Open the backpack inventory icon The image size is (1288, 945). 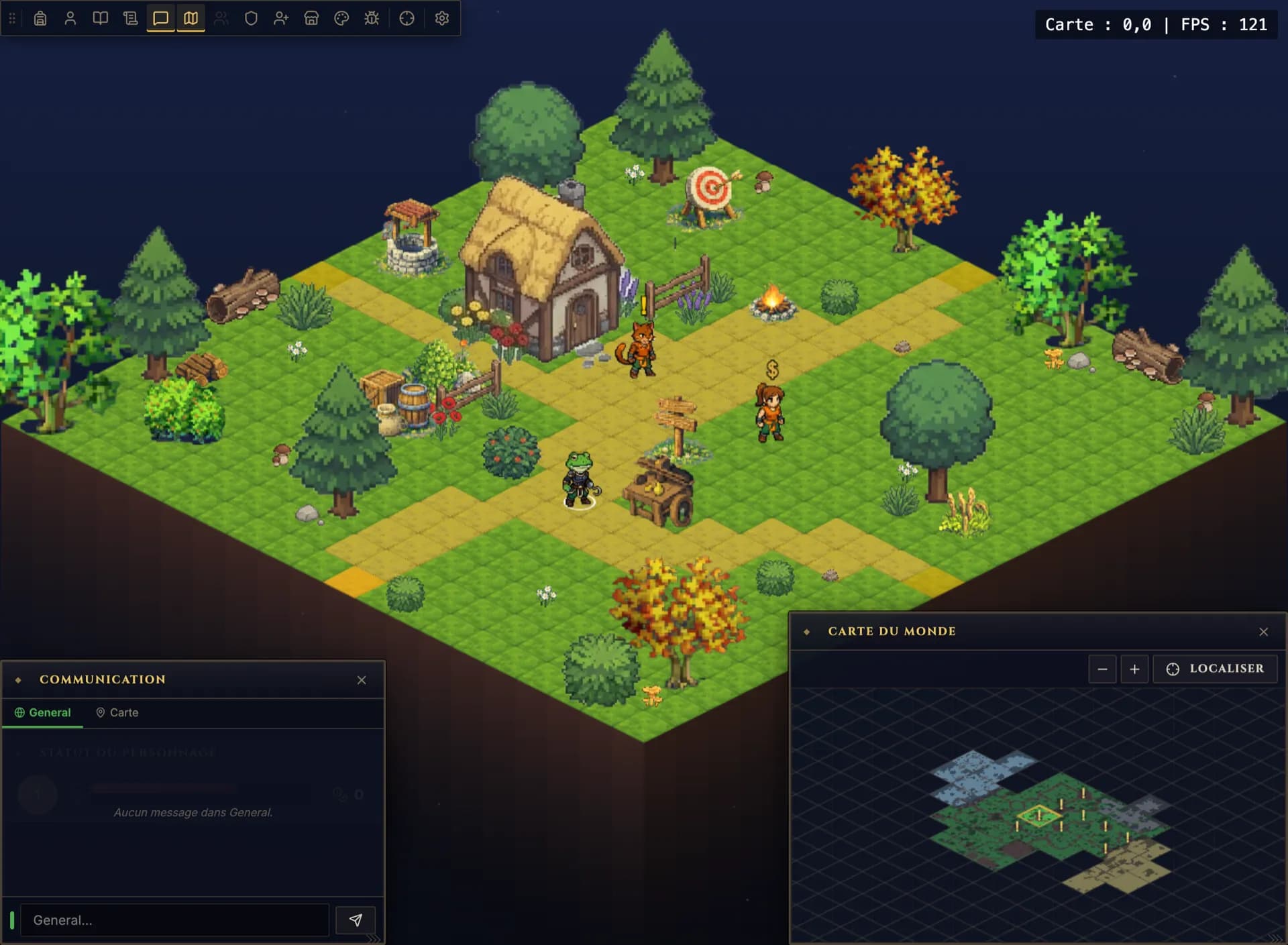pos(40,18)
